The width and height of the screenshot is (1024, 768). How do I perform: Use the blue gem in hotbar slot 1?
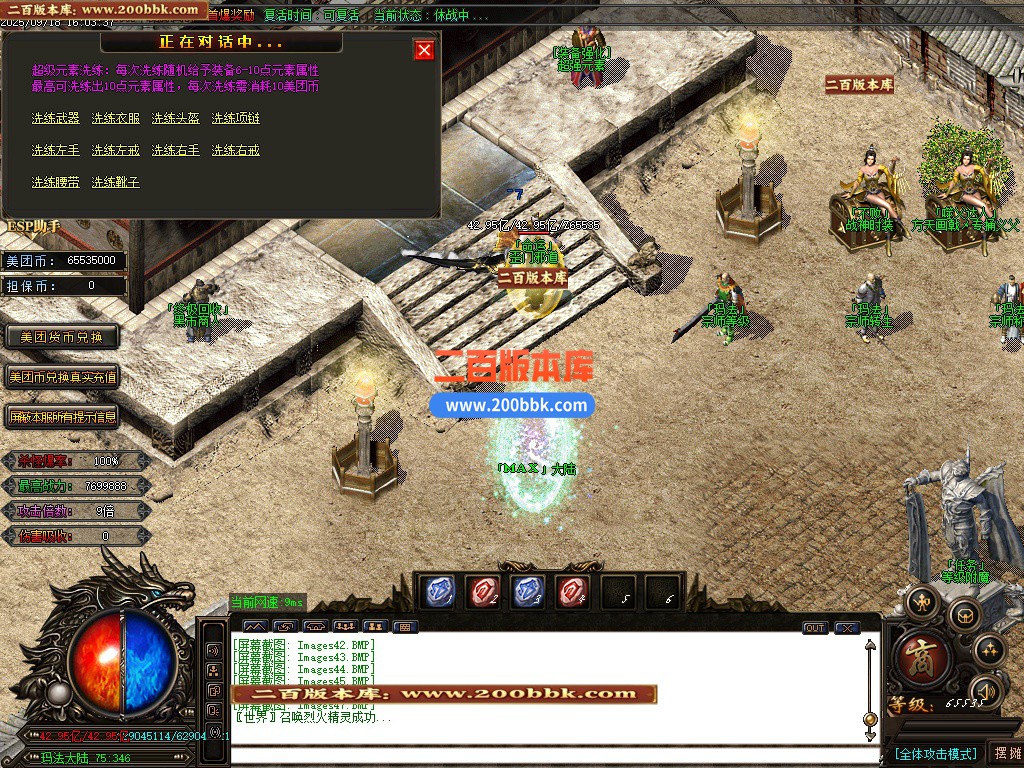pyautogui.click(x=436, y=592)
